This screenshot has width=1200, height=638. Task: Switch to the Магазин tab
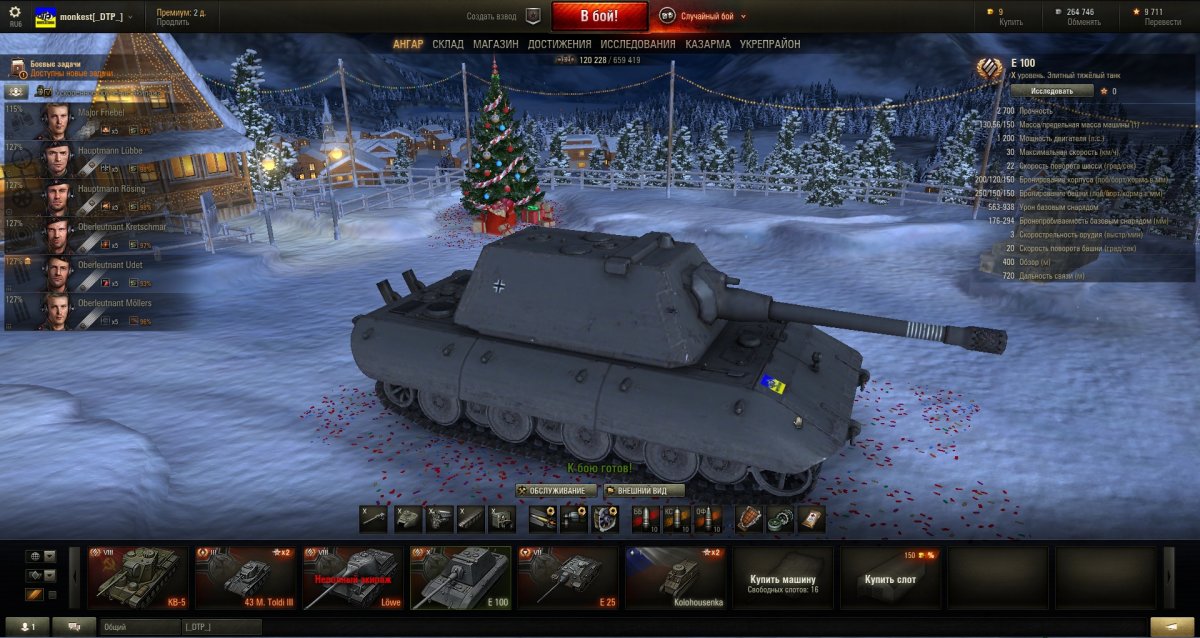[496, 44]
